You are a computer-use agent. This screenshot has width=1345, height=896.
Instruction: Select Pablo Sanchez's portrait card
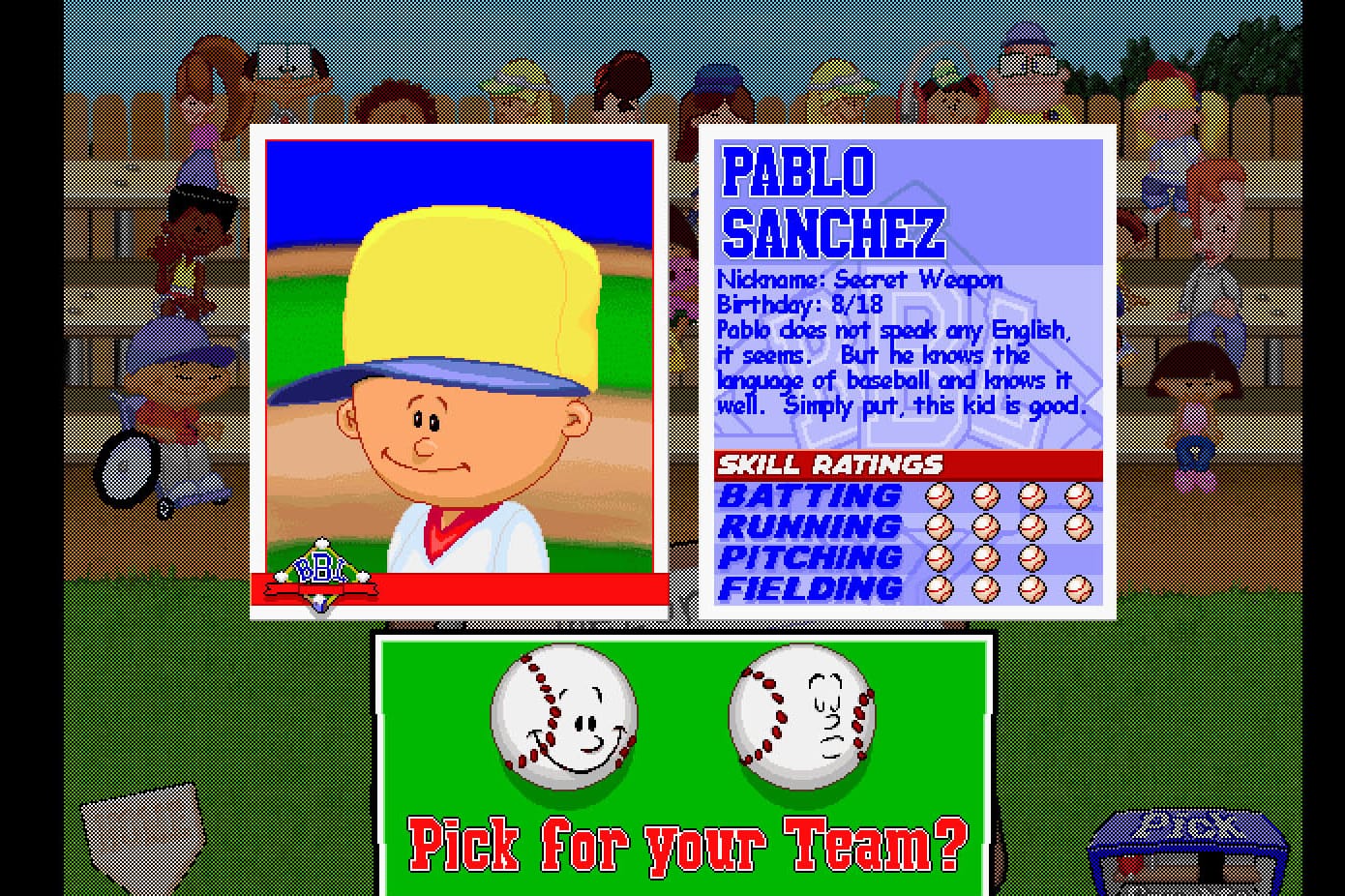(x=459, y=373)
